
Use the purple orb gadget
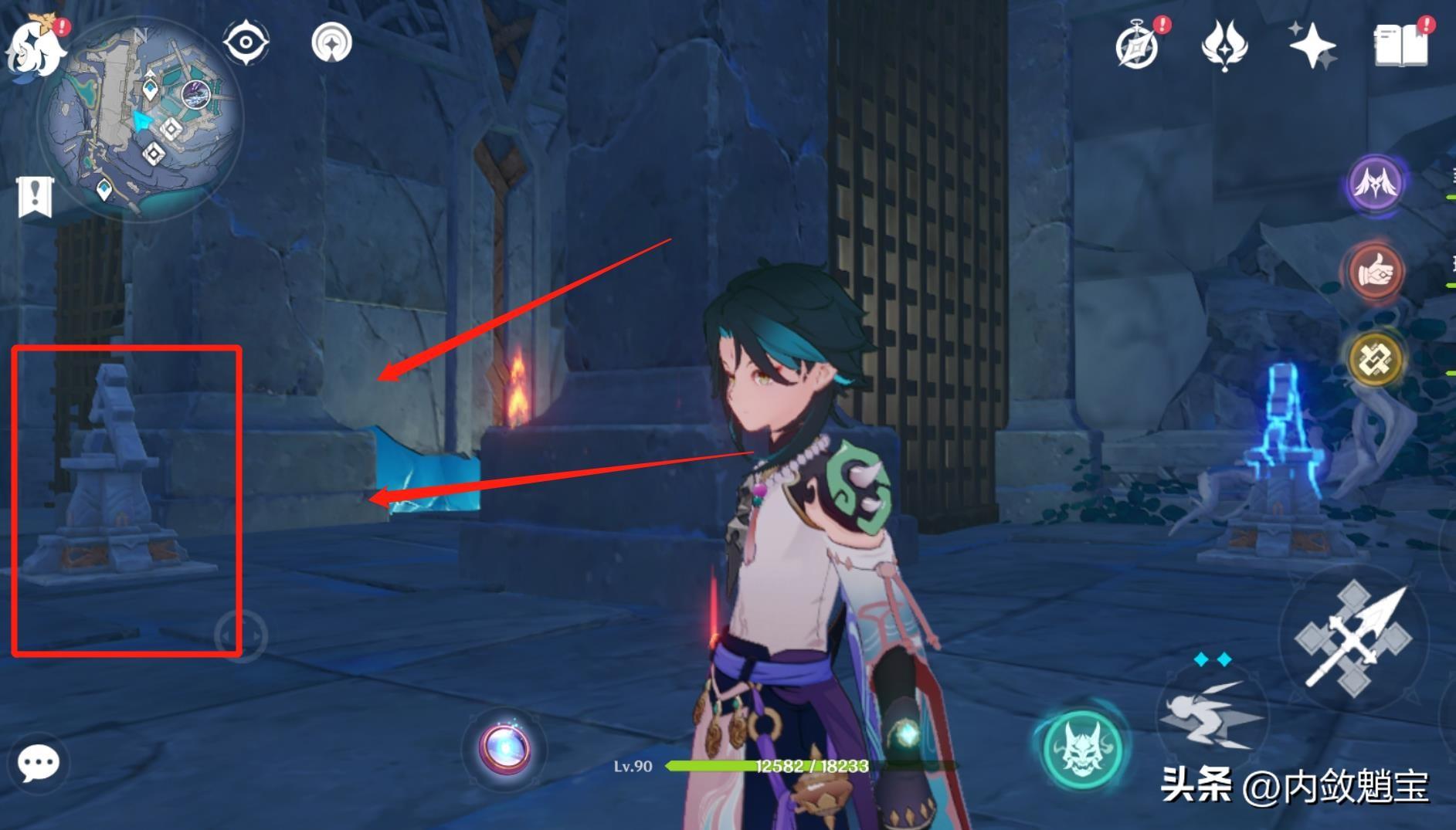(504, 747)
